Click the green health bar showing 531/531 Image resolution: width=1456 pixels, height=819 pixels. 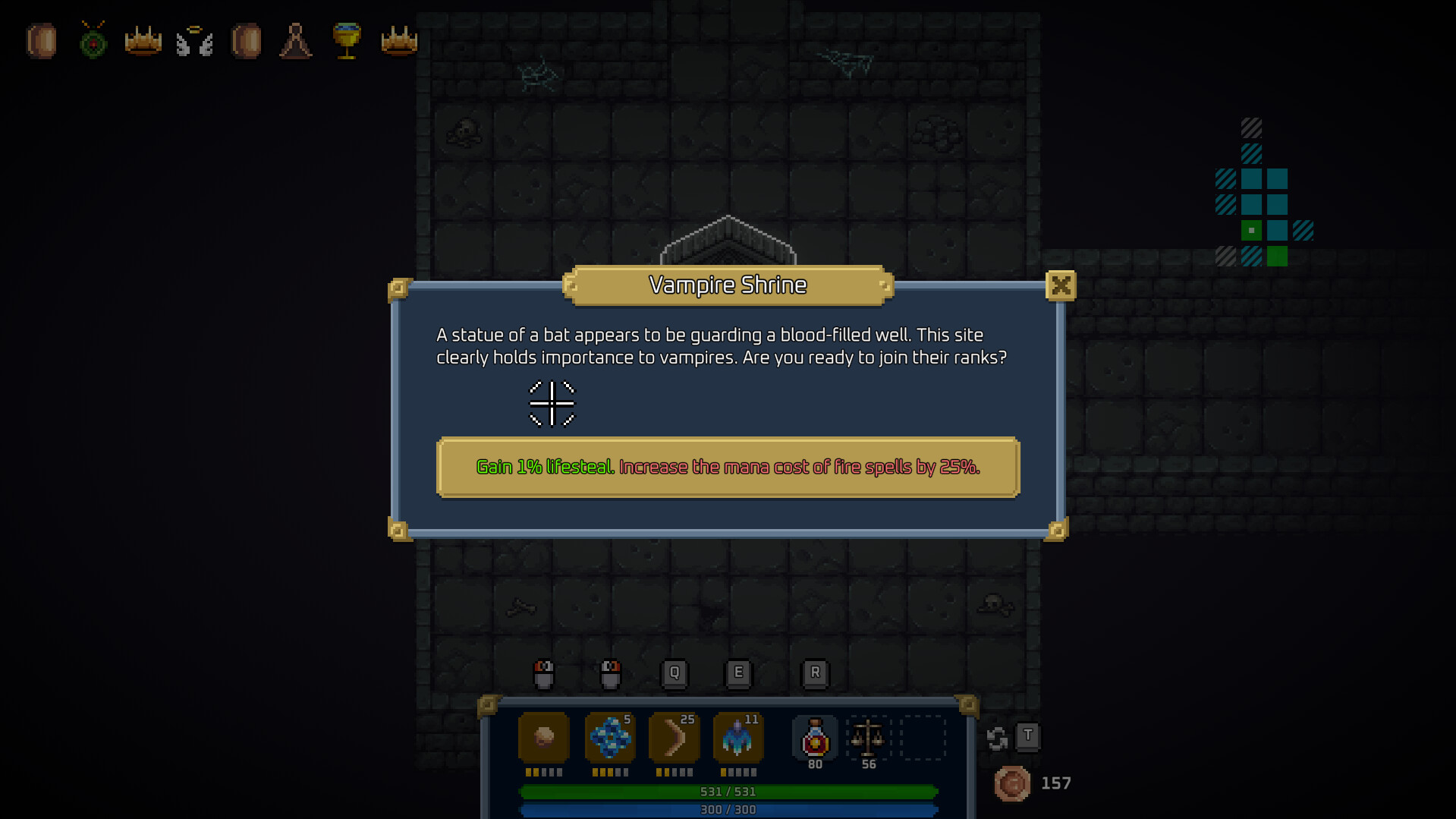[x=728, y=791]
